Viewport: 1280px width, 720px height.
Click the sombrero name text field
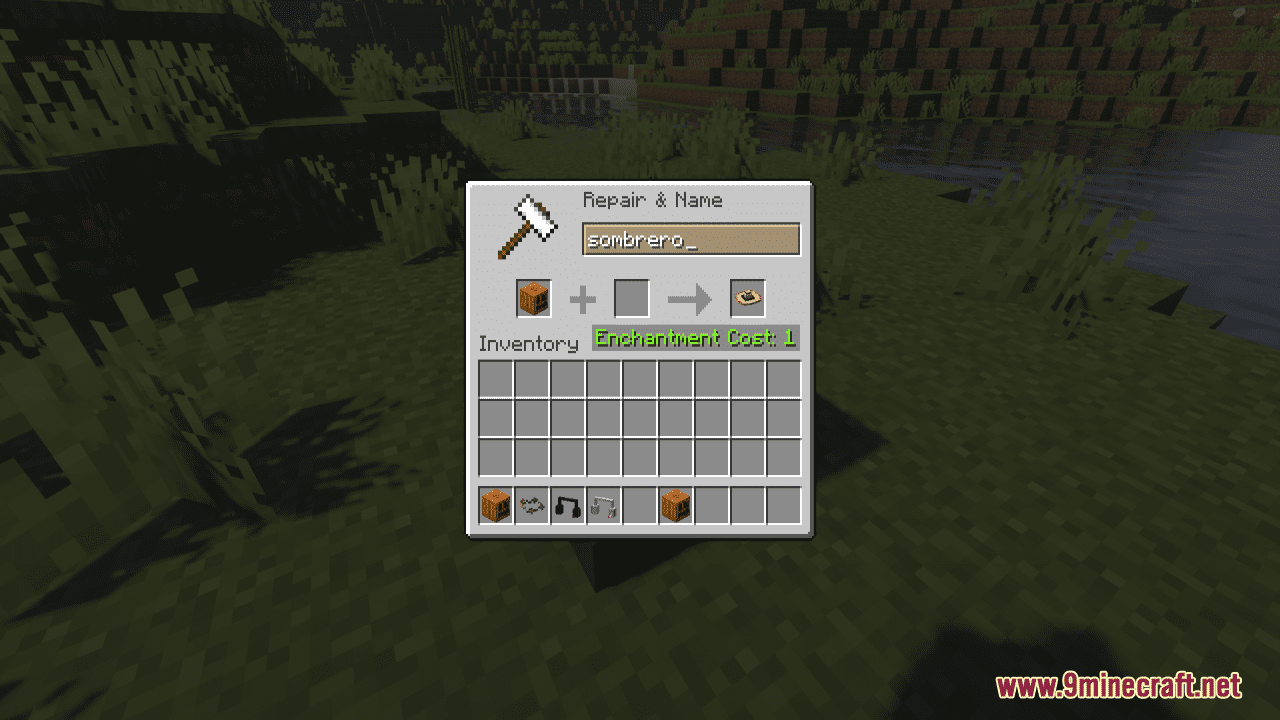(692, 239)
